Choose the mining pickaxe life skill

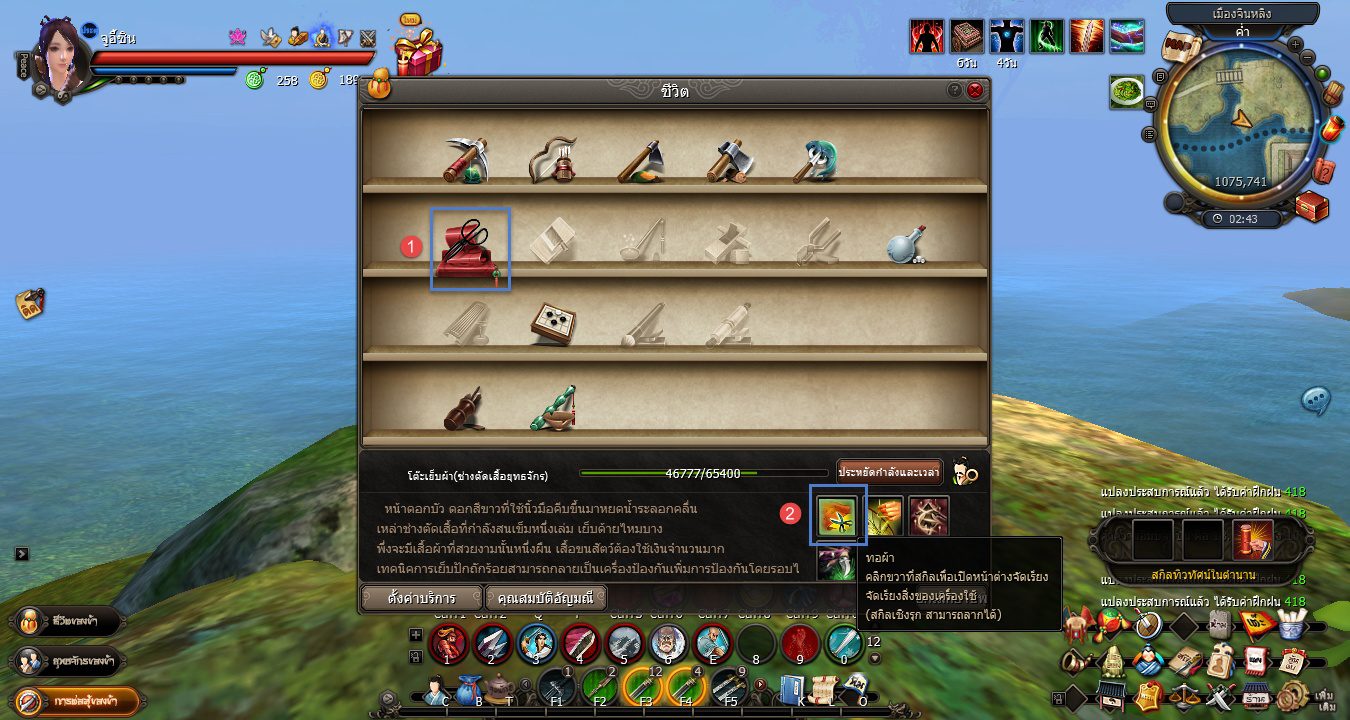(x=465, y=160)
